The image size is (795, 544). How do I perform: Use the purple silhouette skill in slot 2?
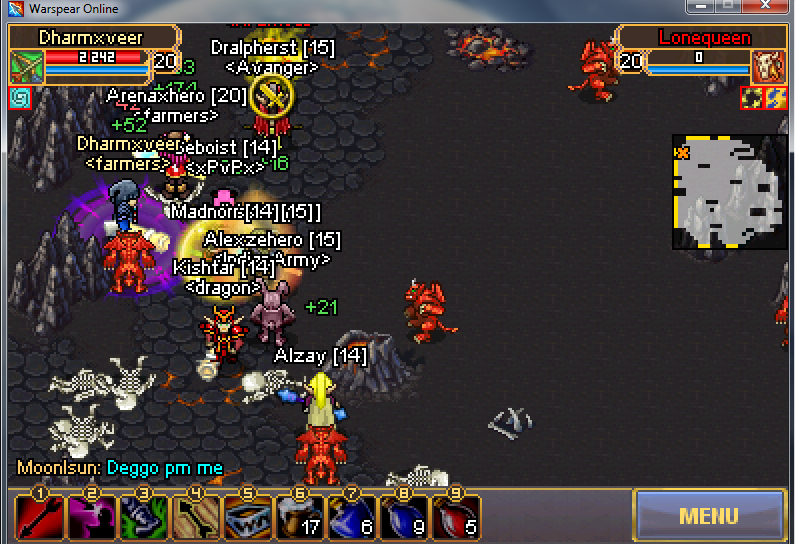click(89, 518)
